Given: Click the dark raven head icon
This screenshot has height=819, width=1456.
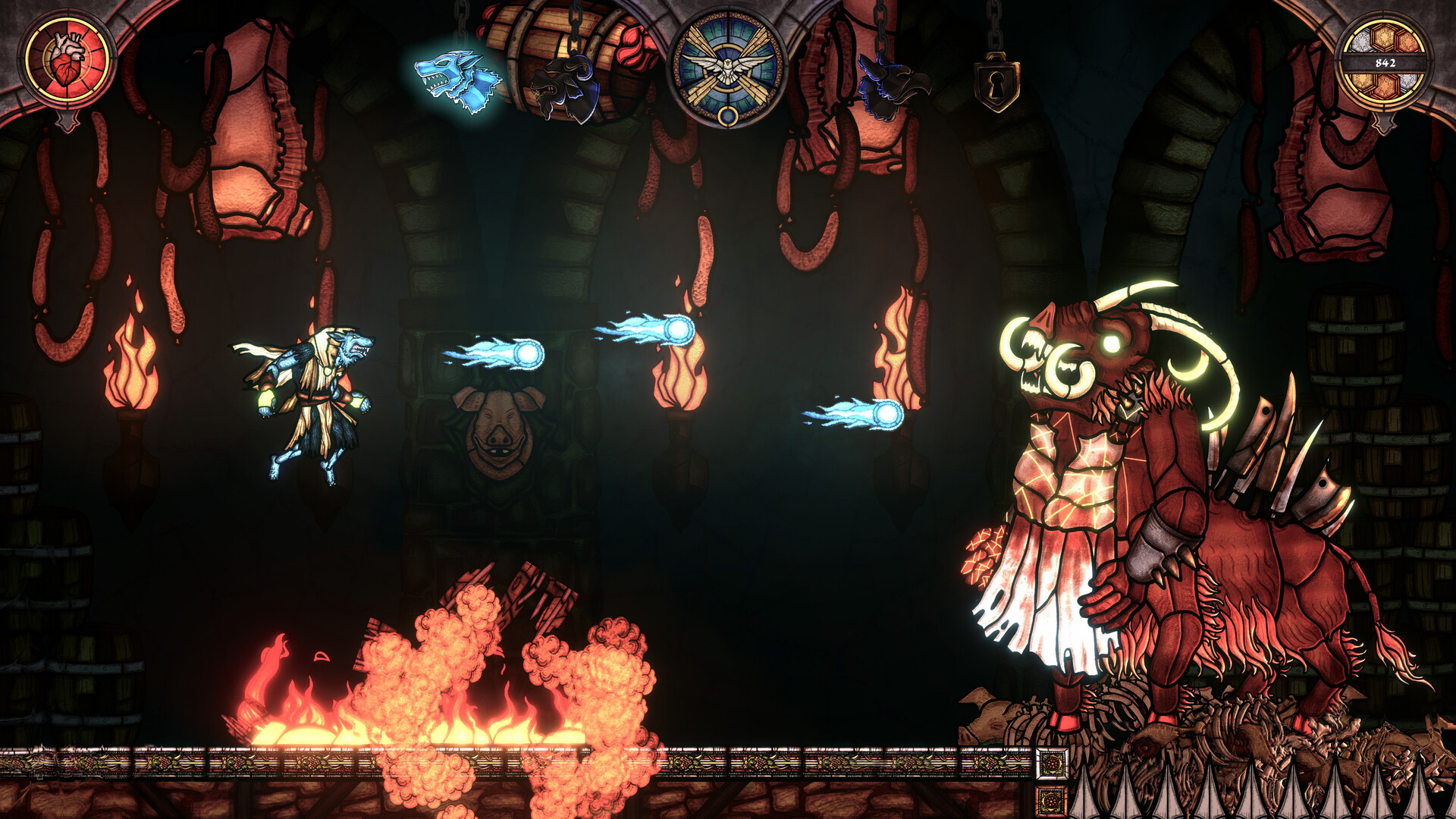Looking at the screenshot, I should 895,83.
